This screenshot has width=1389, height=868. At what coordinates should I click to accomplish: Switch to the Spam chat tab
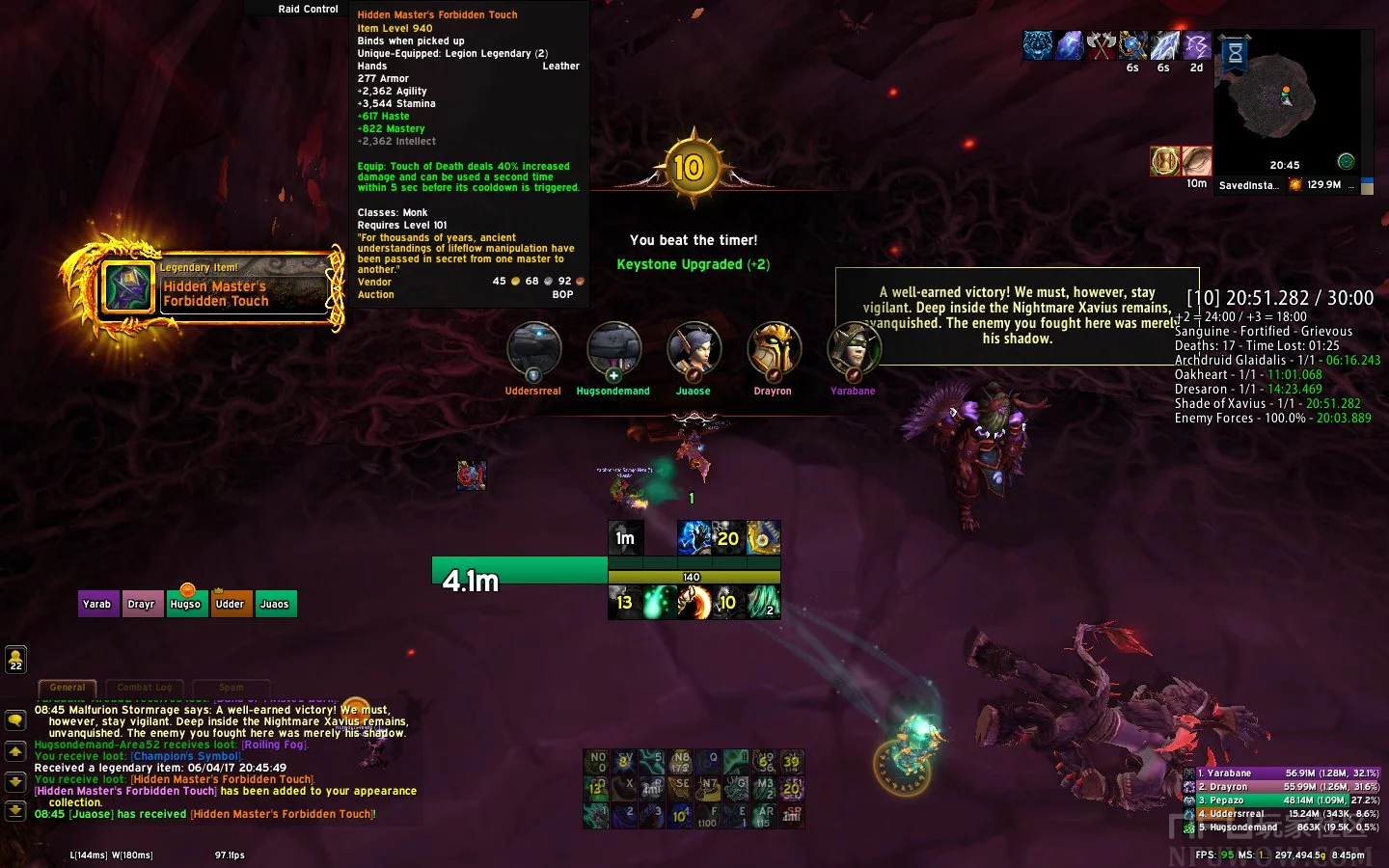(x=231, y=688)
